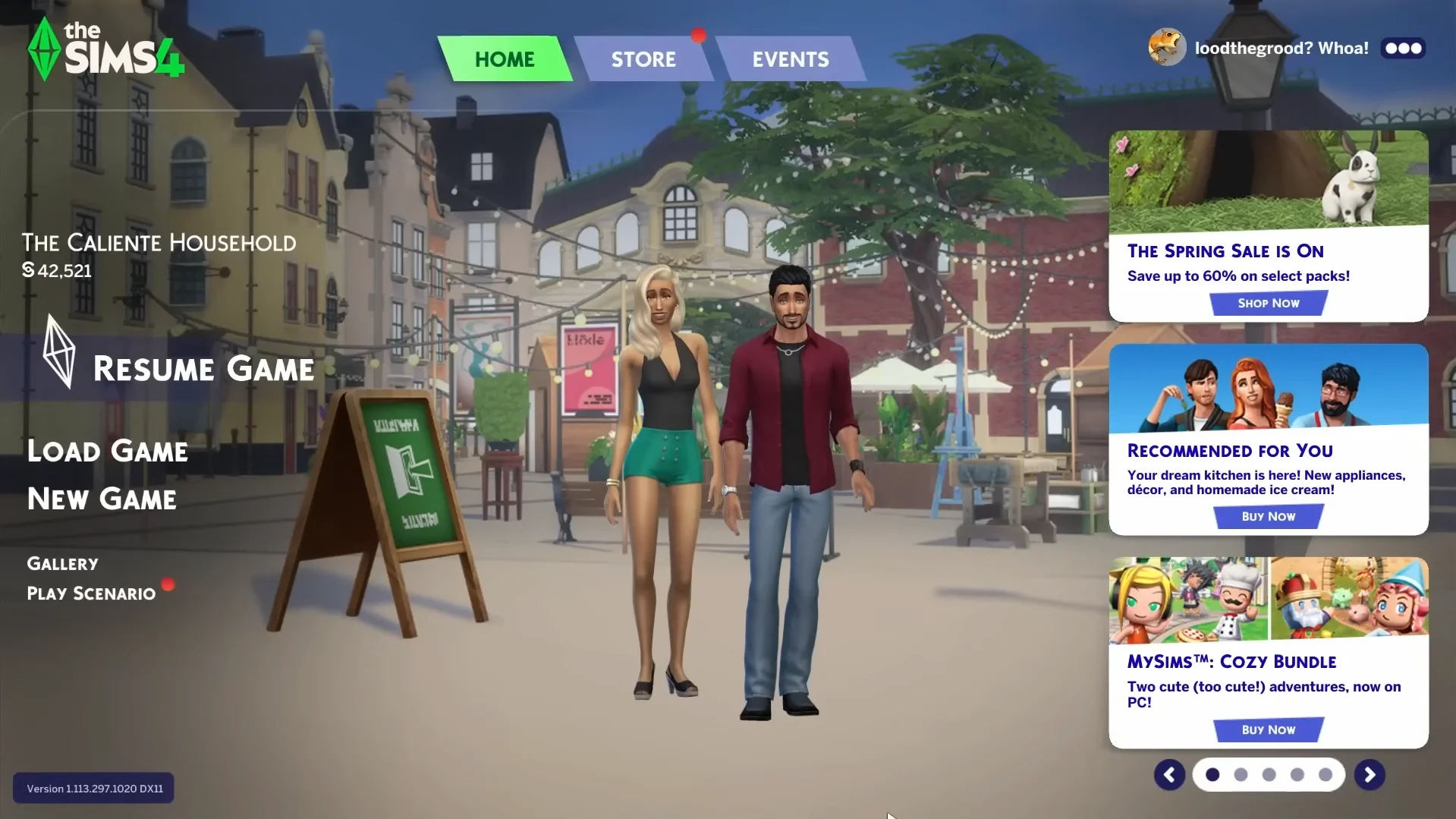
Task: Click Resume Game for the Caliente Household
Action: click(x=203, y=369)
